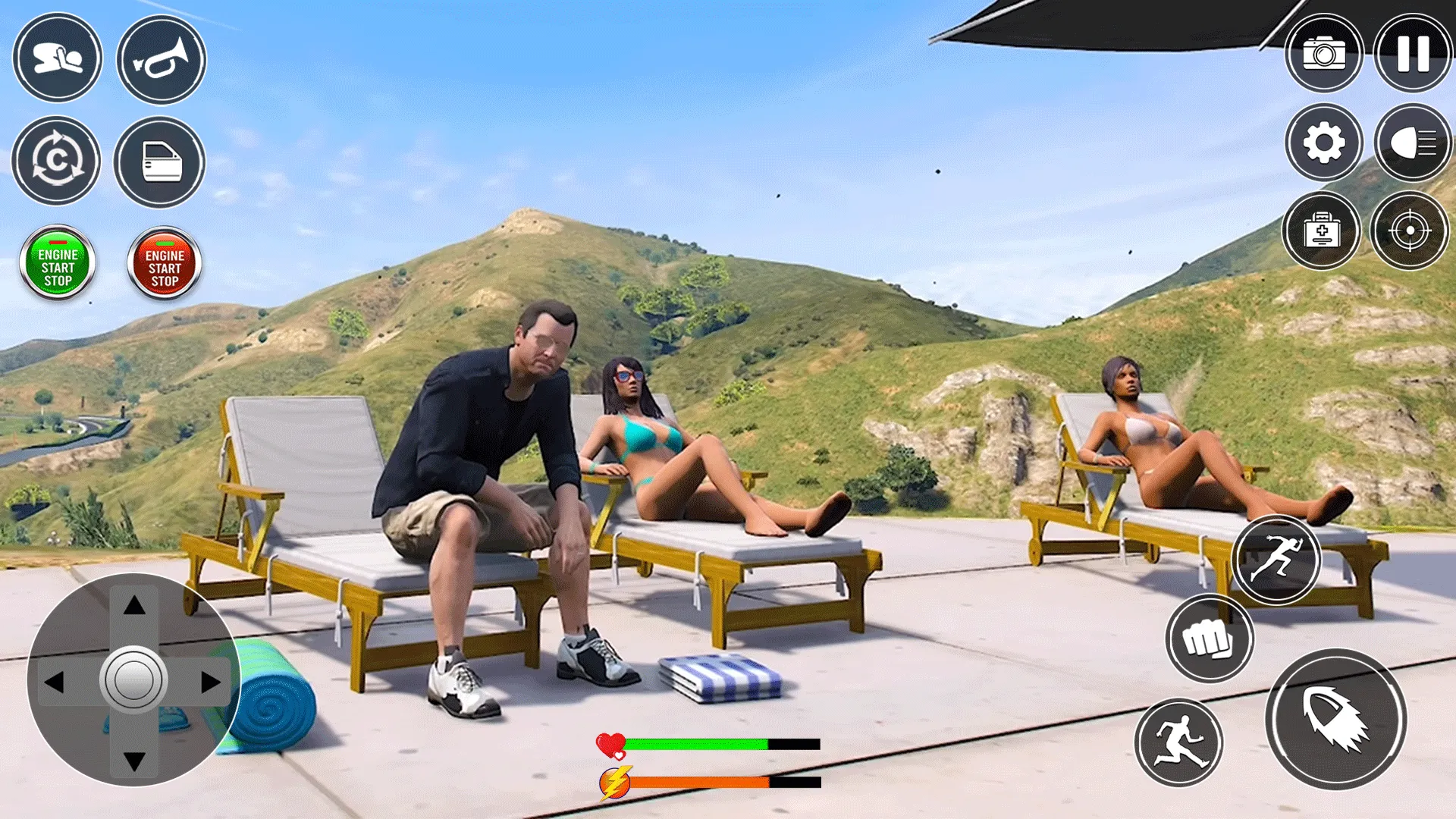This screenshot has width=1456, height=819.
Task: Tap the up arrow on the d-pad
Action: tap(135, 607)
